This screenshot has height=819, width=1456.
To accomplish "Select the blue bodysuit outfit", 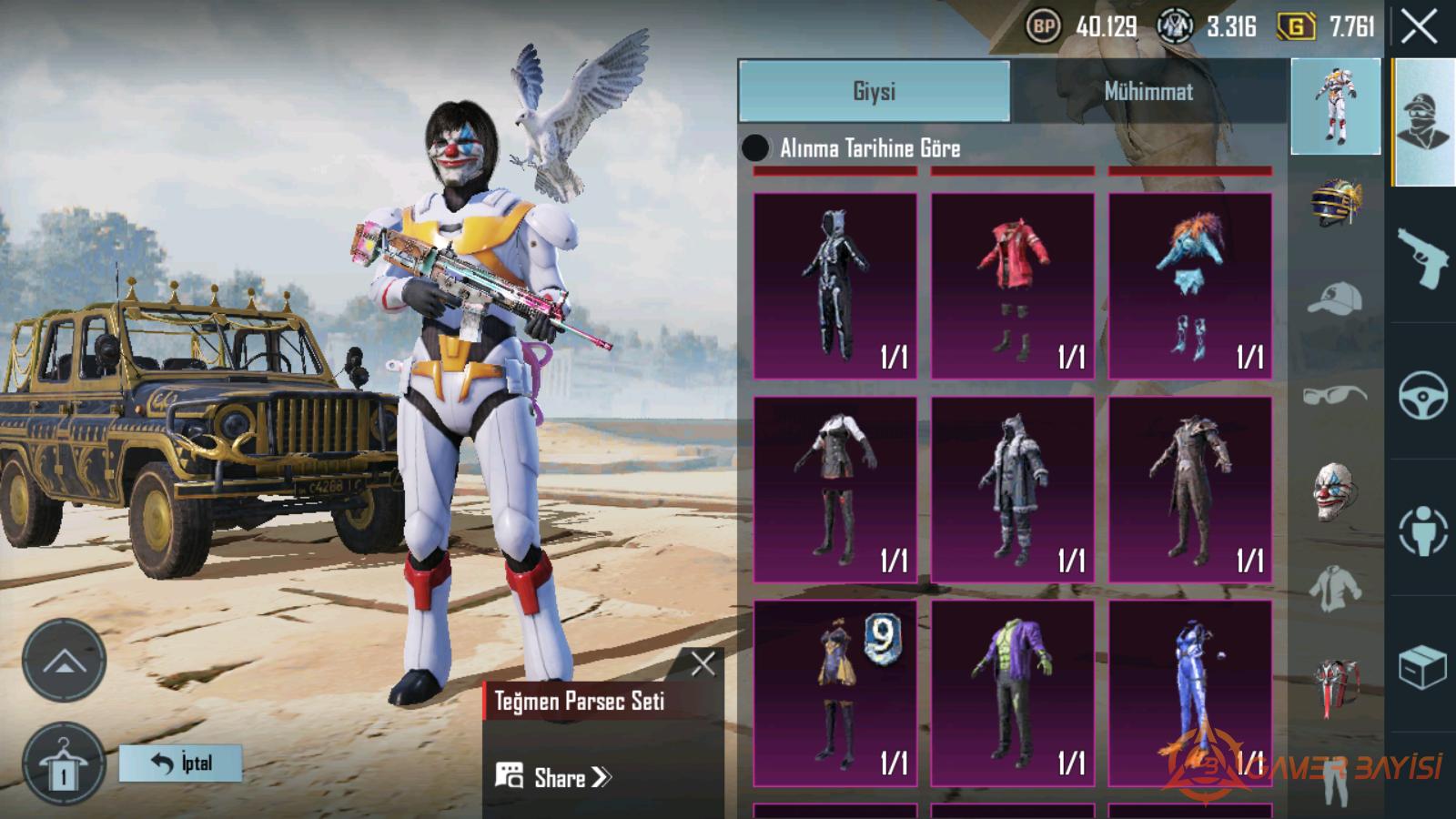I will (1189, 693).
